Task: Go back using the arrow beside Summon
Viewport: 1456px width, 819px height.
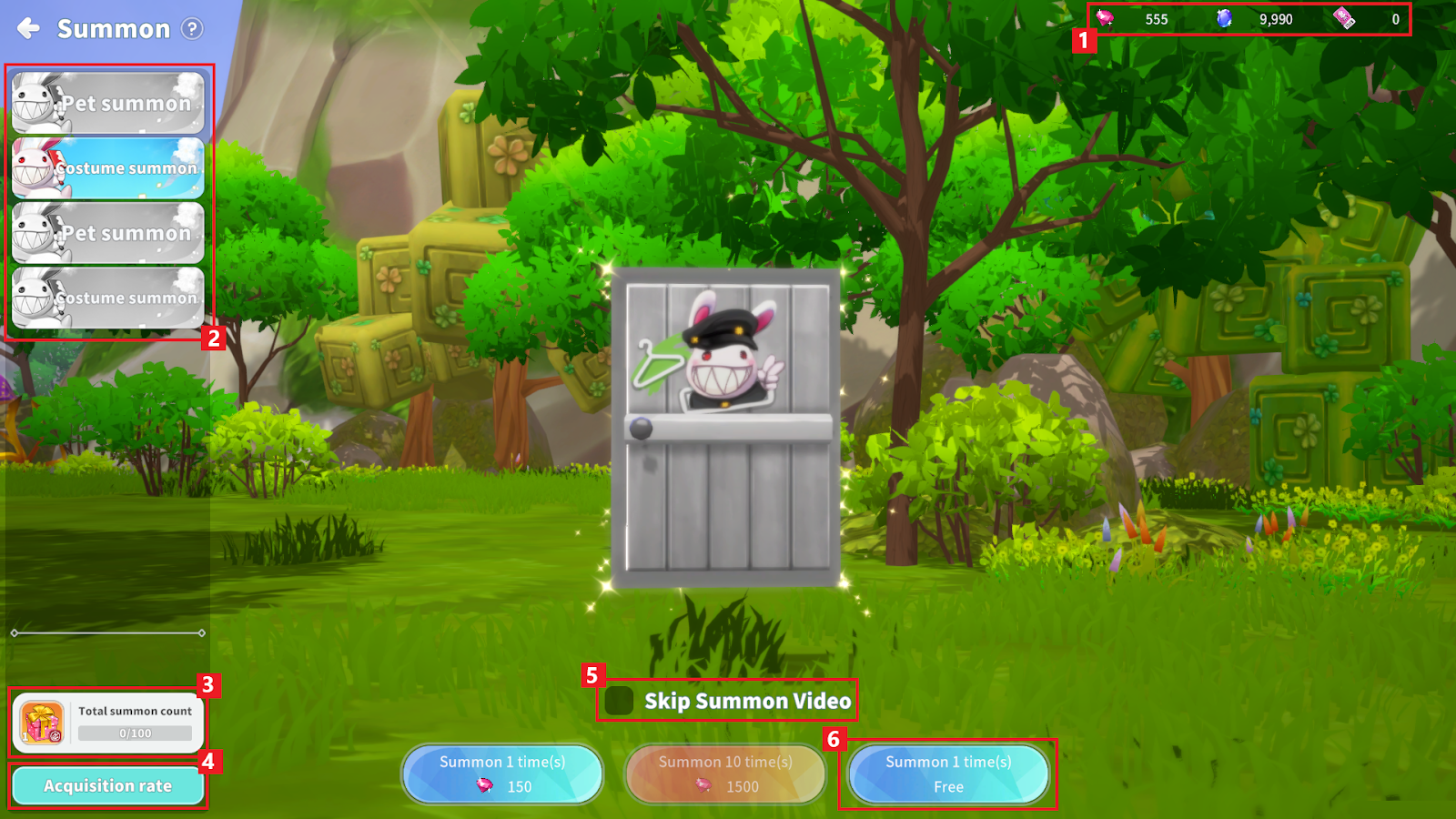Action: tap(29, 29)
